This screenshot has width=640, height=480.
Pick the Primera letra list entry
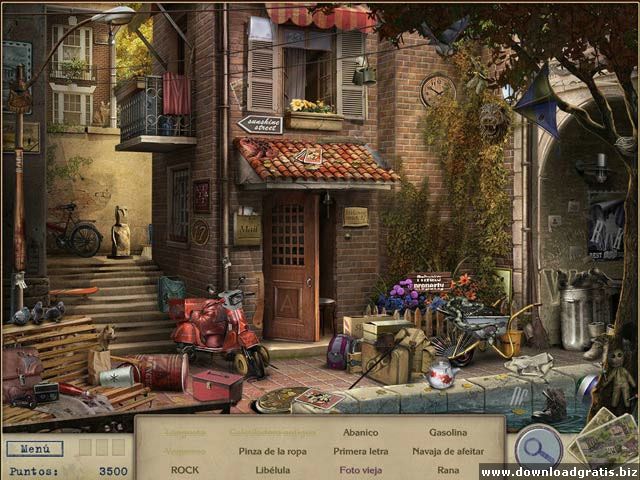click(x=360, y=451)
